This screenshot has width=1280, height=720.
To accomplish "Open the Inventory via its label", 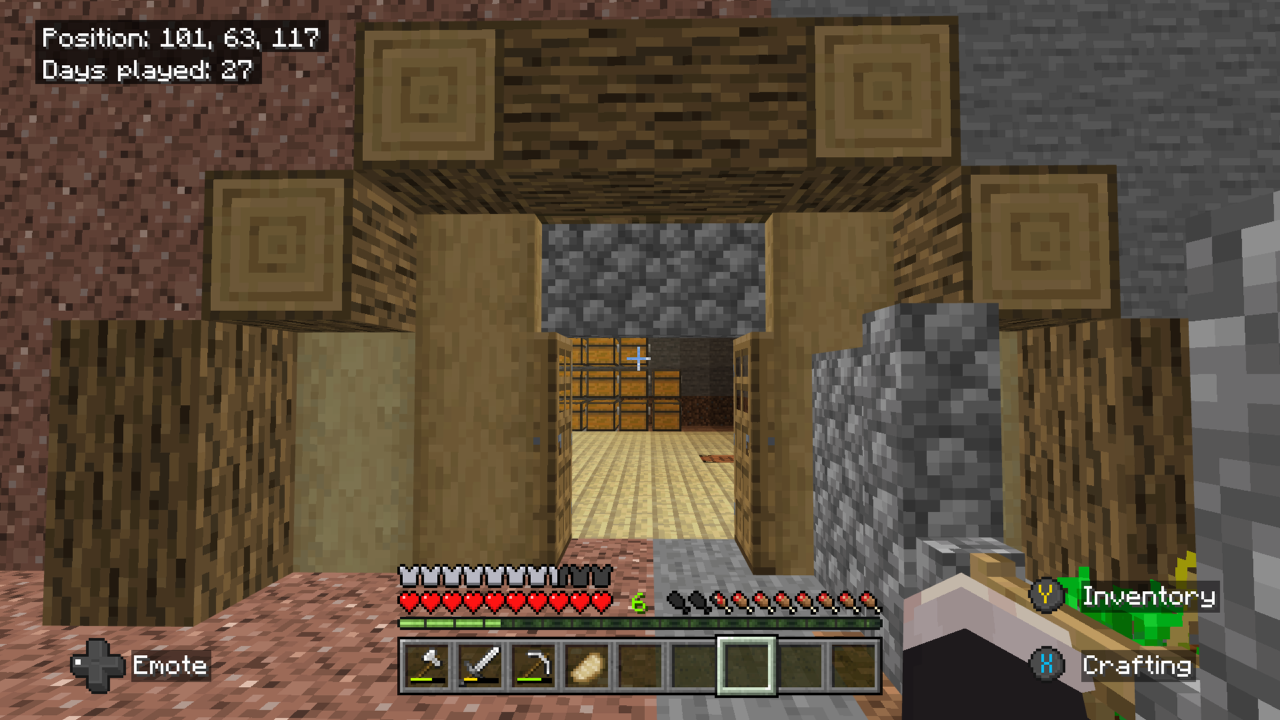I will click(x=1148, y=597).
